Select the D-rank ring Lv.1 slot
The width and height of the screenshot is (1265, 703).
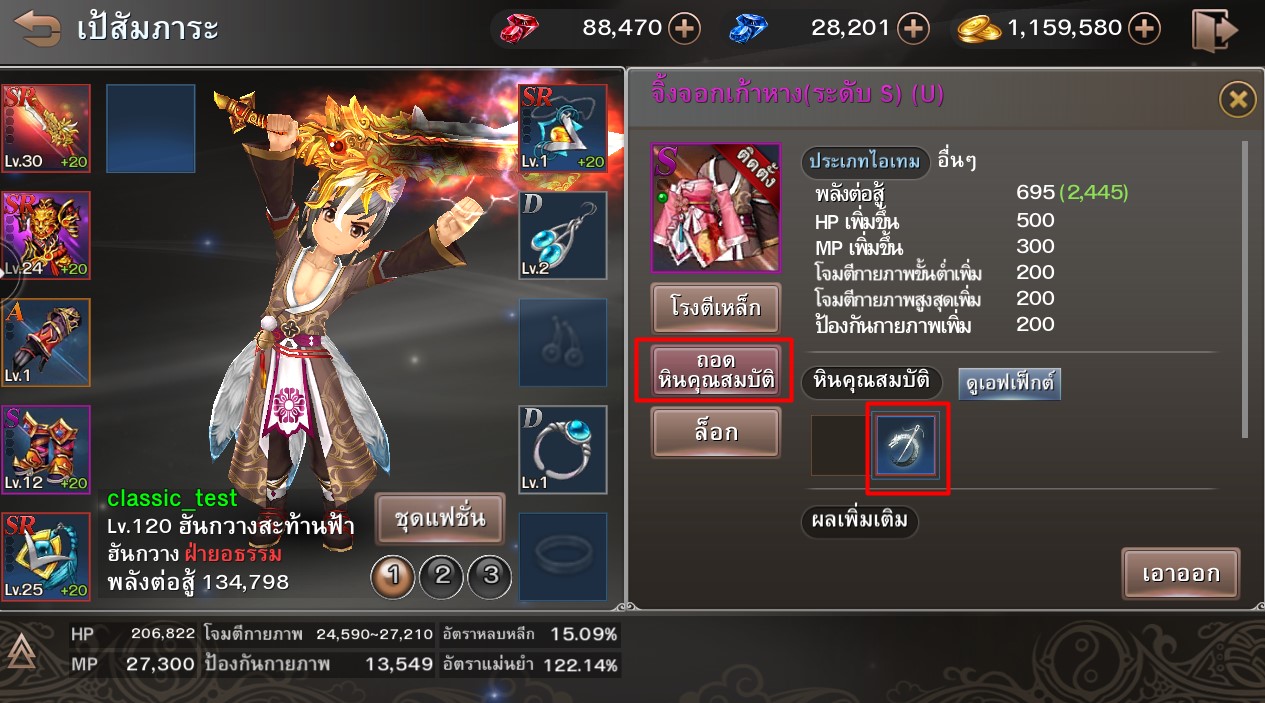click(x=563, y=450)
